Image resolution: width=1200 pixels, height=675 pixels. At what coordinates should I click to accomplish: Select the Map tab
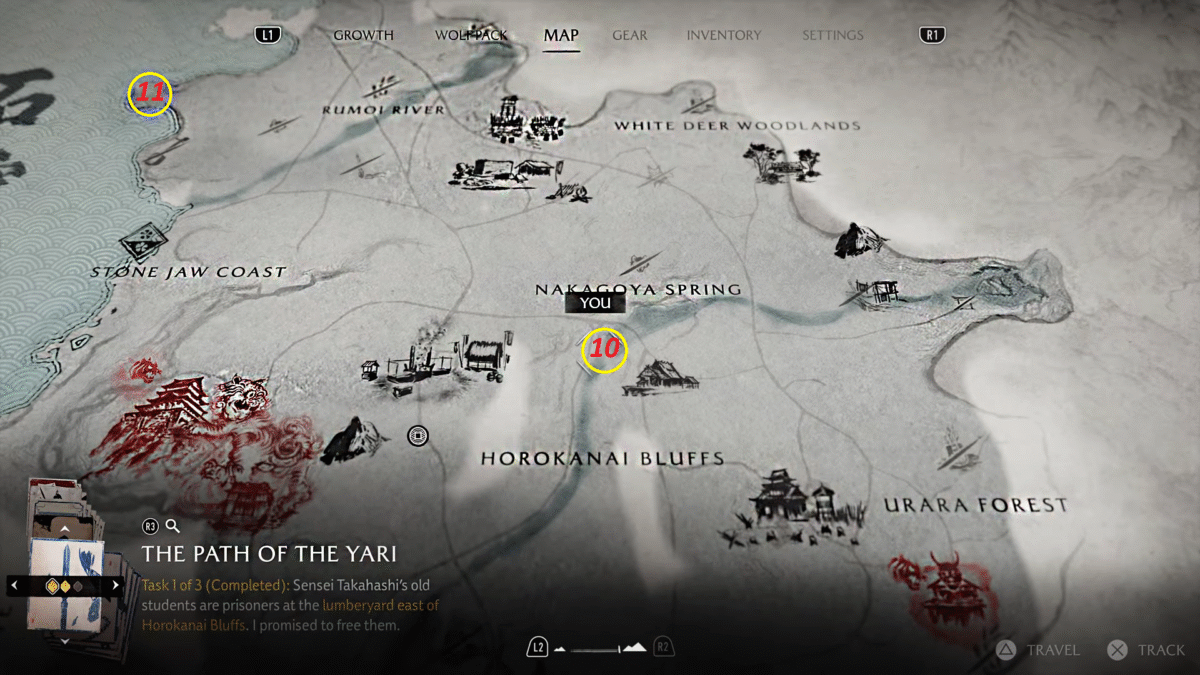(561, 35)
